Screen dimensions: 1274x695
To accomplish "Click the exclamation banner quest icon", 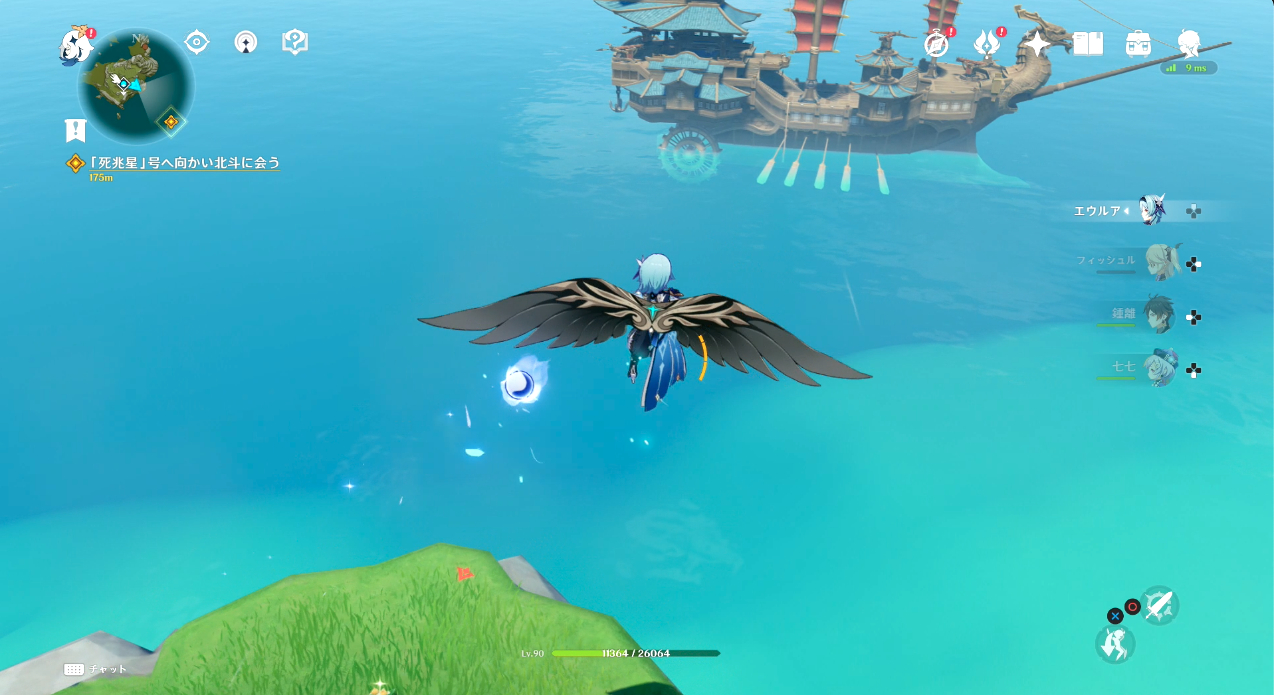I will click(76, 130).
